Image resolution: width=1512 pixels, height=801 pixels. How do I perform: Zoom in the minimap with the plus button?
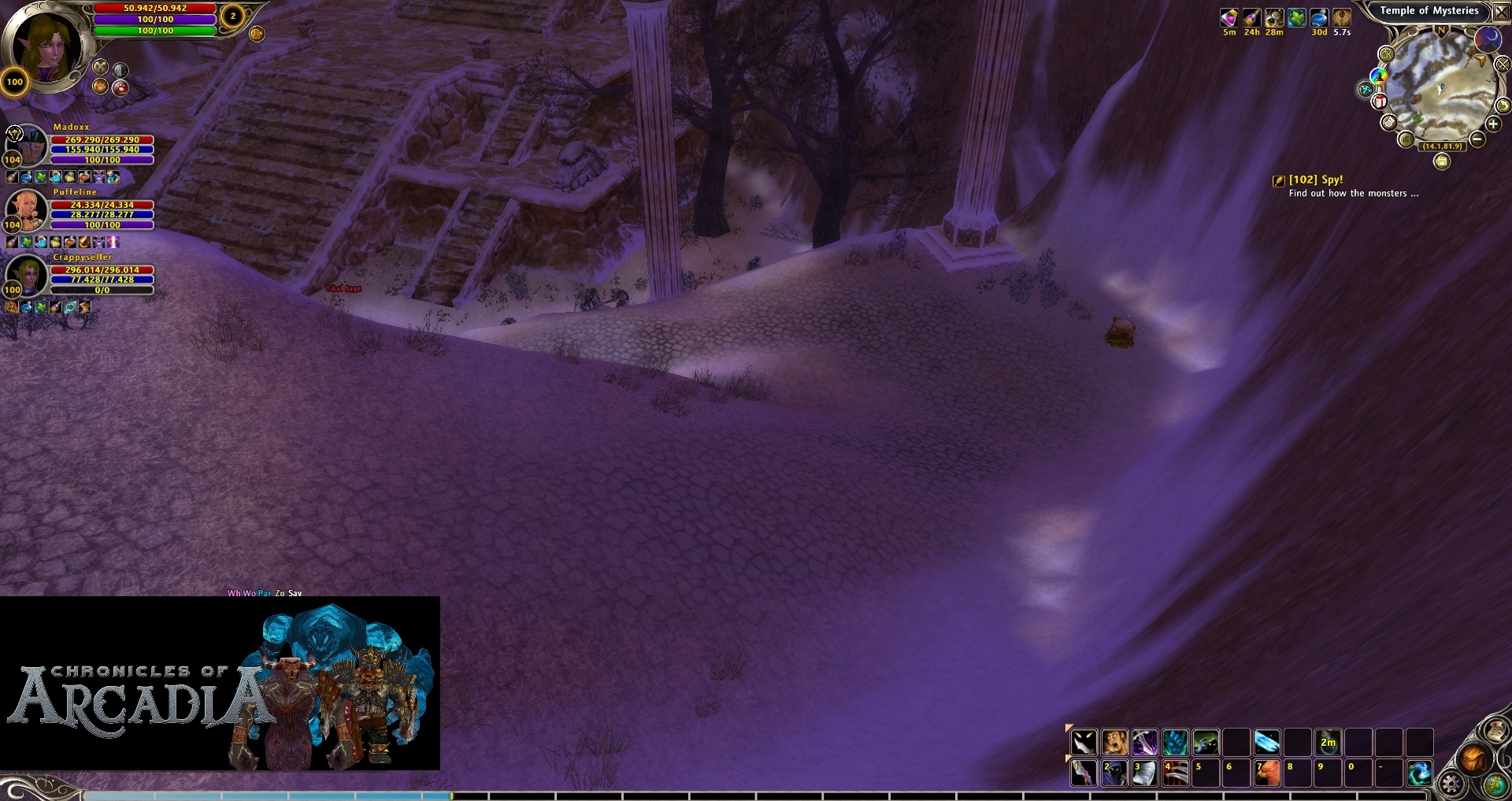point(1493,124)
